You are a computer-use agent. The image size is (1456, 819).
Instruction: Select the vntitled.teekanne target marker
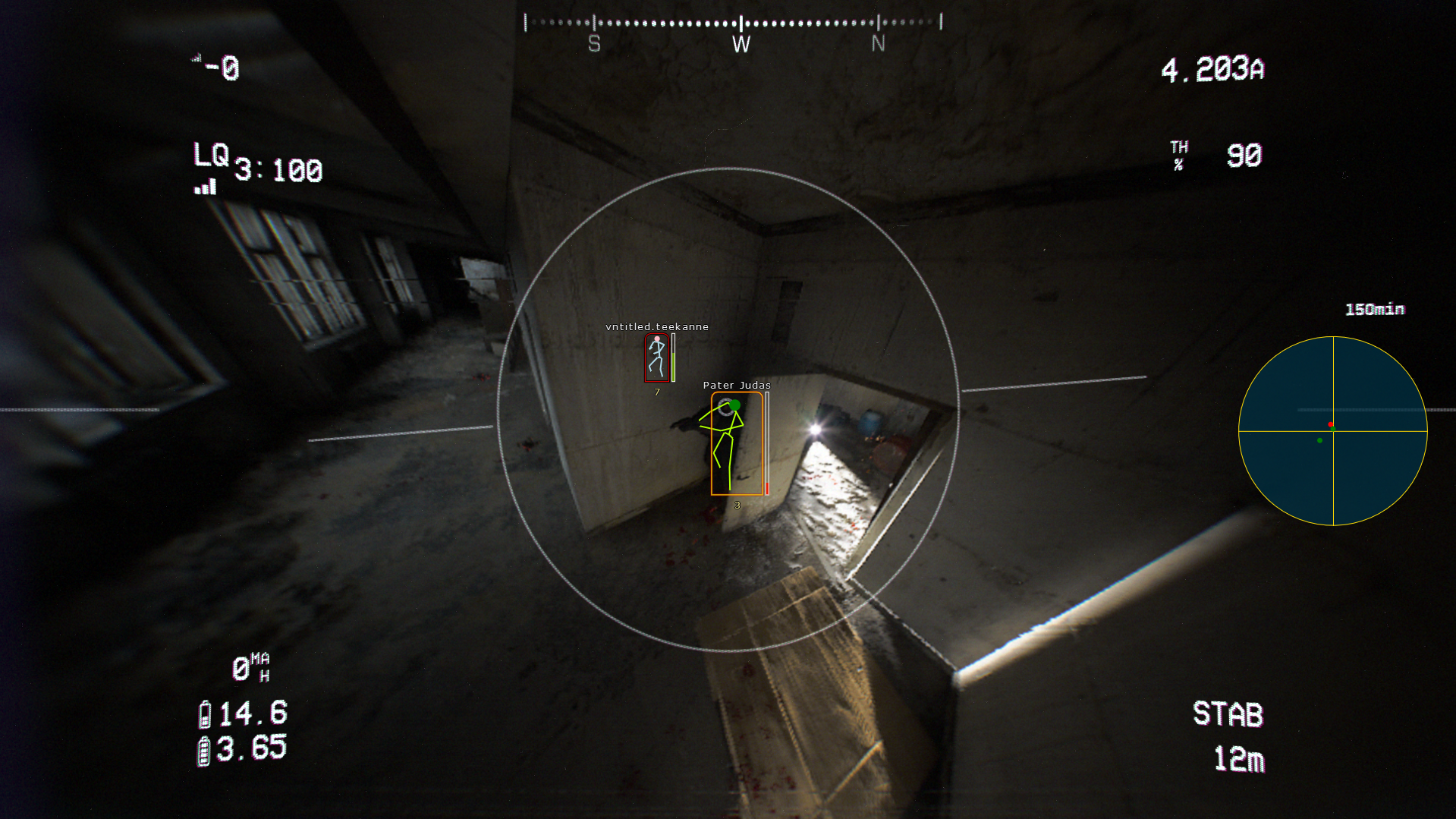[x=656, y=358]
